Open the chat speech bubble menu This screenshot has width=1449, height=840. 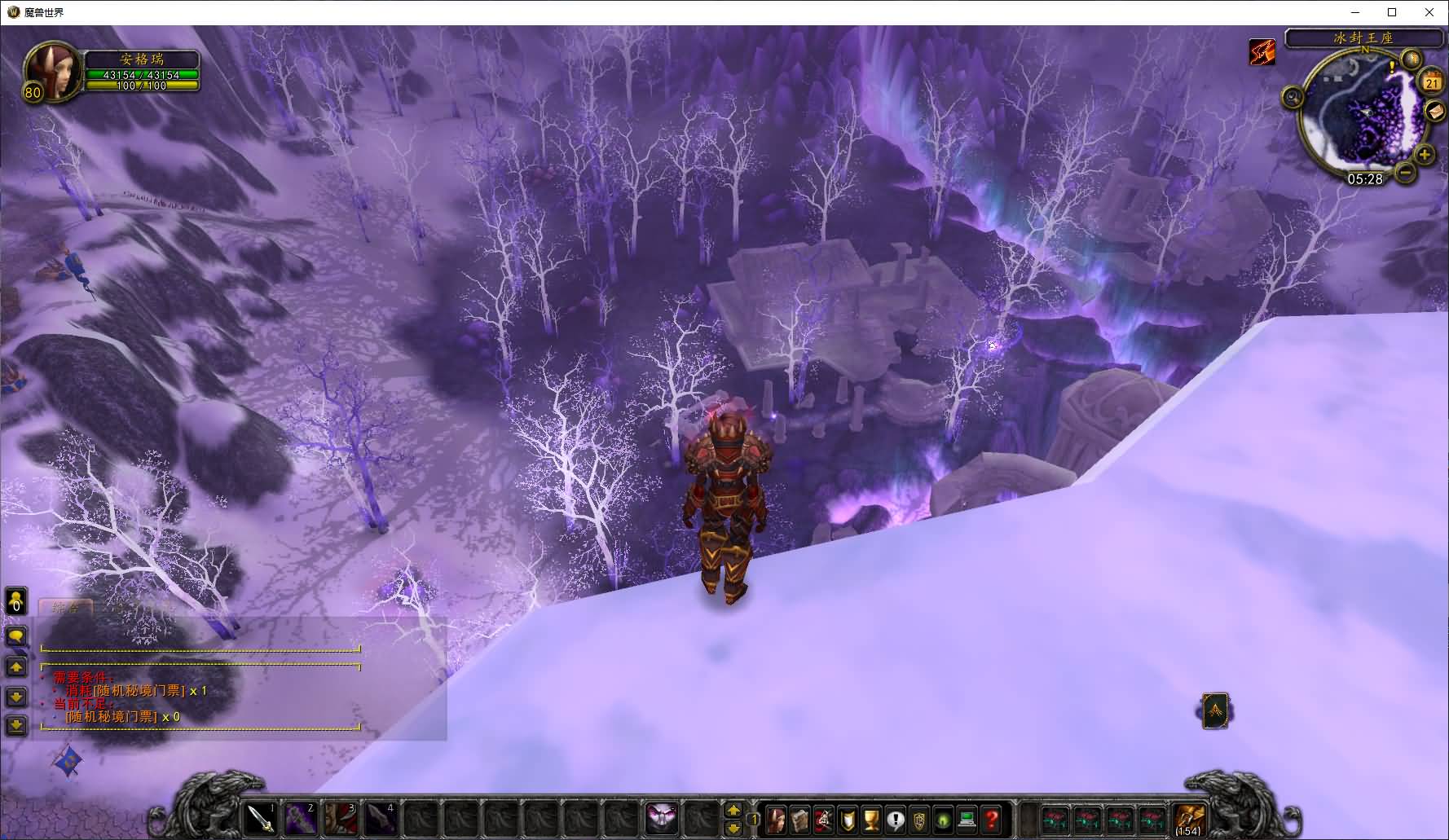16,635
